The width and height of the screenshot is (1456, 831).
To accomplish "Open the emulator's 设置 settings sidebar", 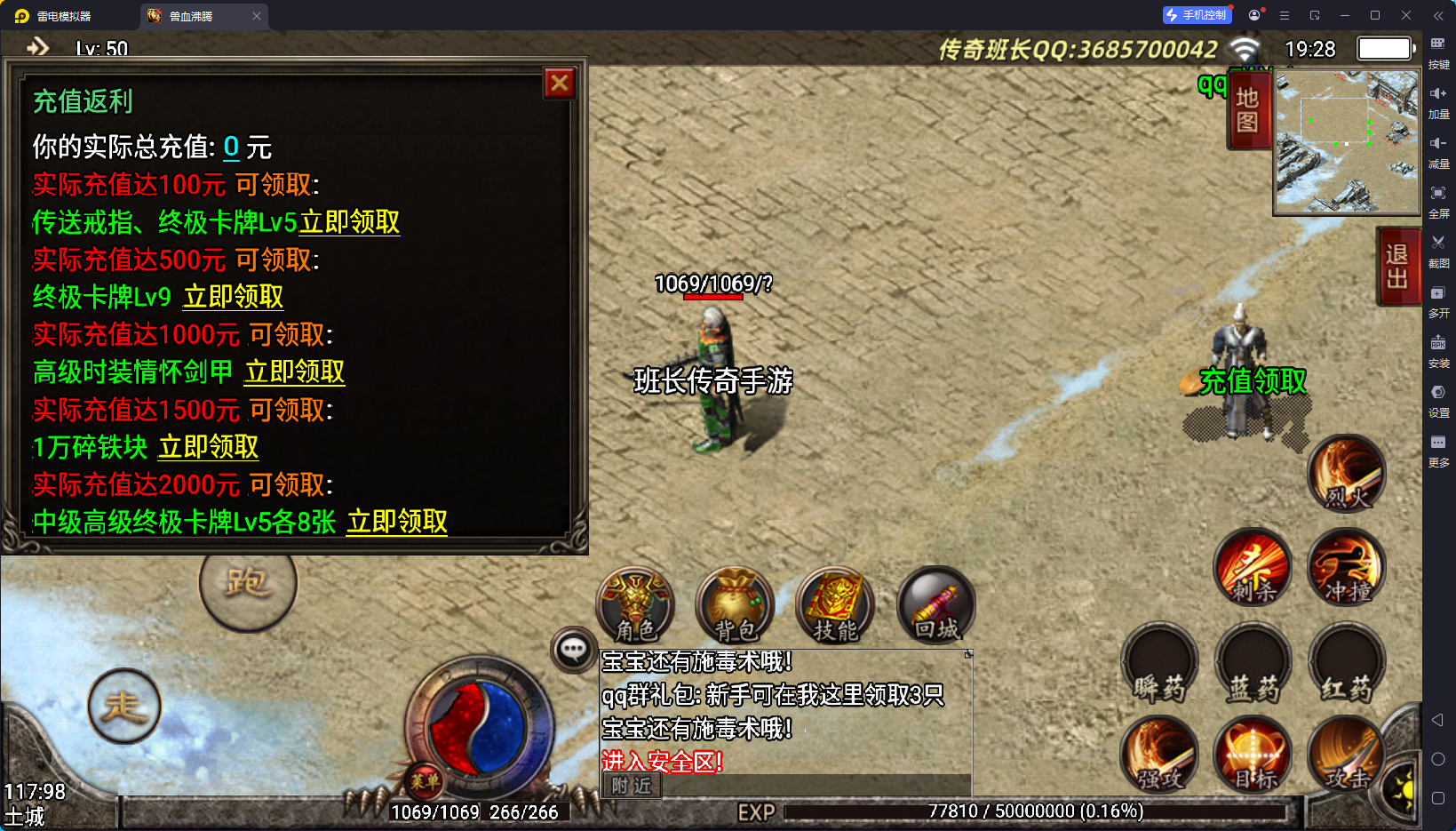I will [x=1438, y=399].
